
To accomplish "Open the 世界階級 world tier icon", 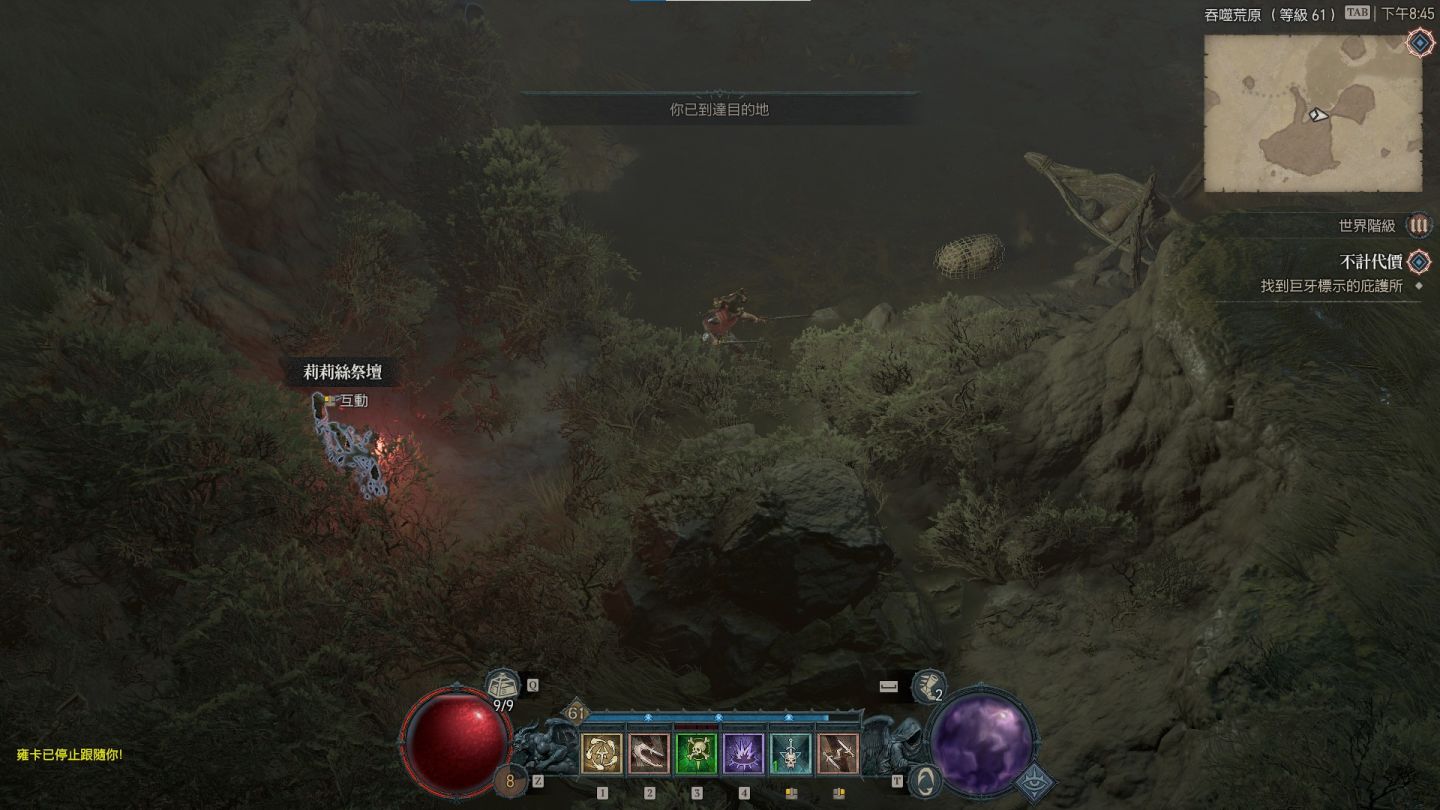I will point(1418,226).
